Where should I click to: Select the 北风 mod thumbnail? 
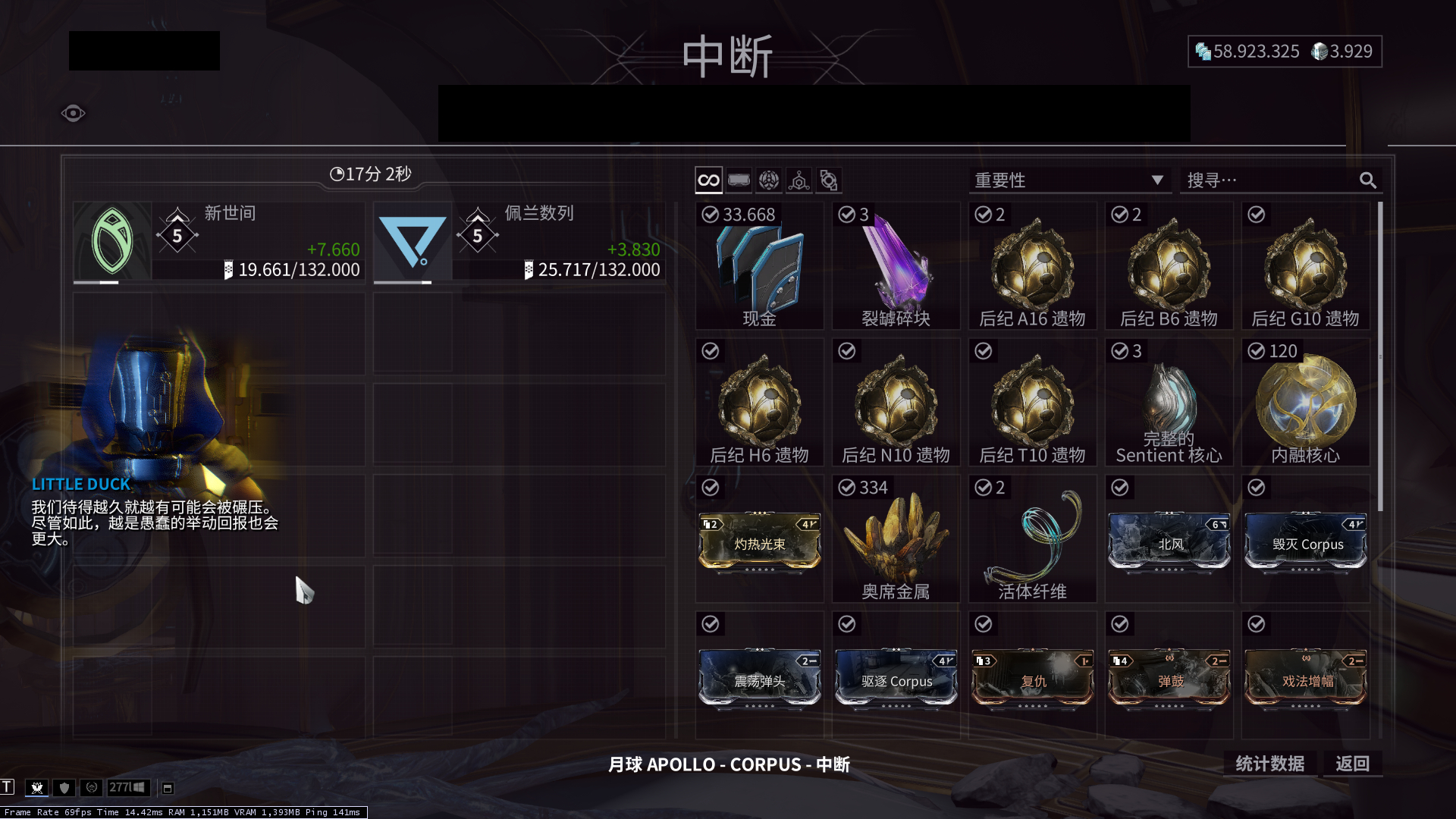coord(1169,540)
